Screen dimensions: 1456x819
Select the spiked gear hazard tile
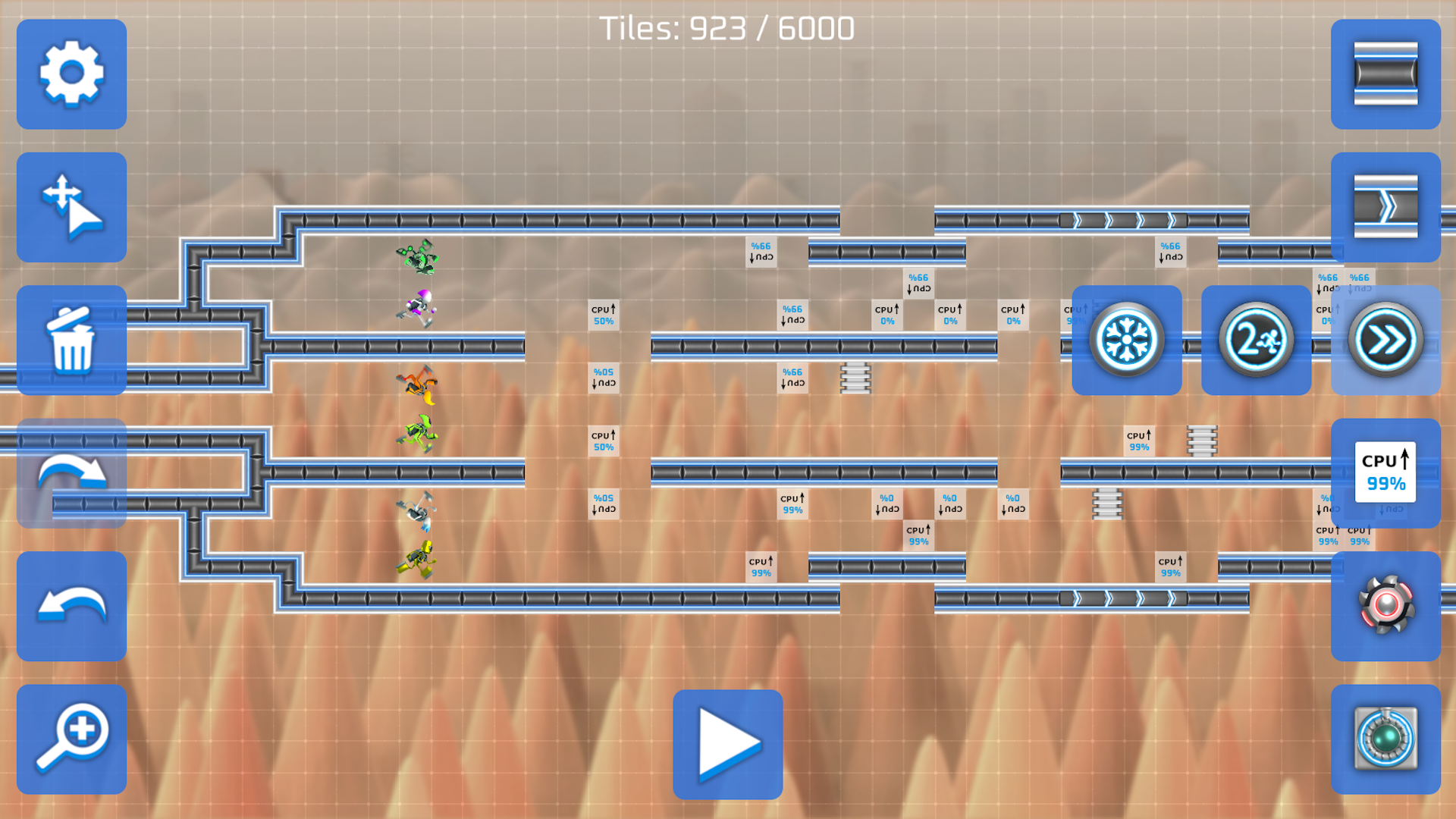coord(1385,604)
